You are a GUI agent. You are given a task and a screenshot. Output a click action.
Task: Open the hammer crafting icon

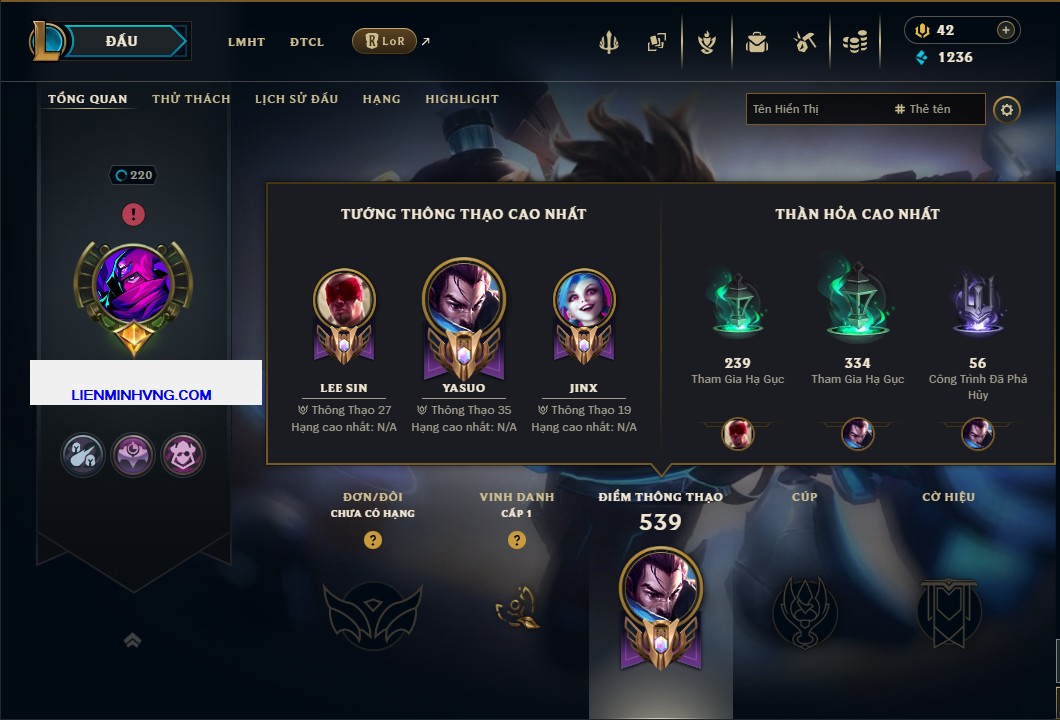click(805, 42)
